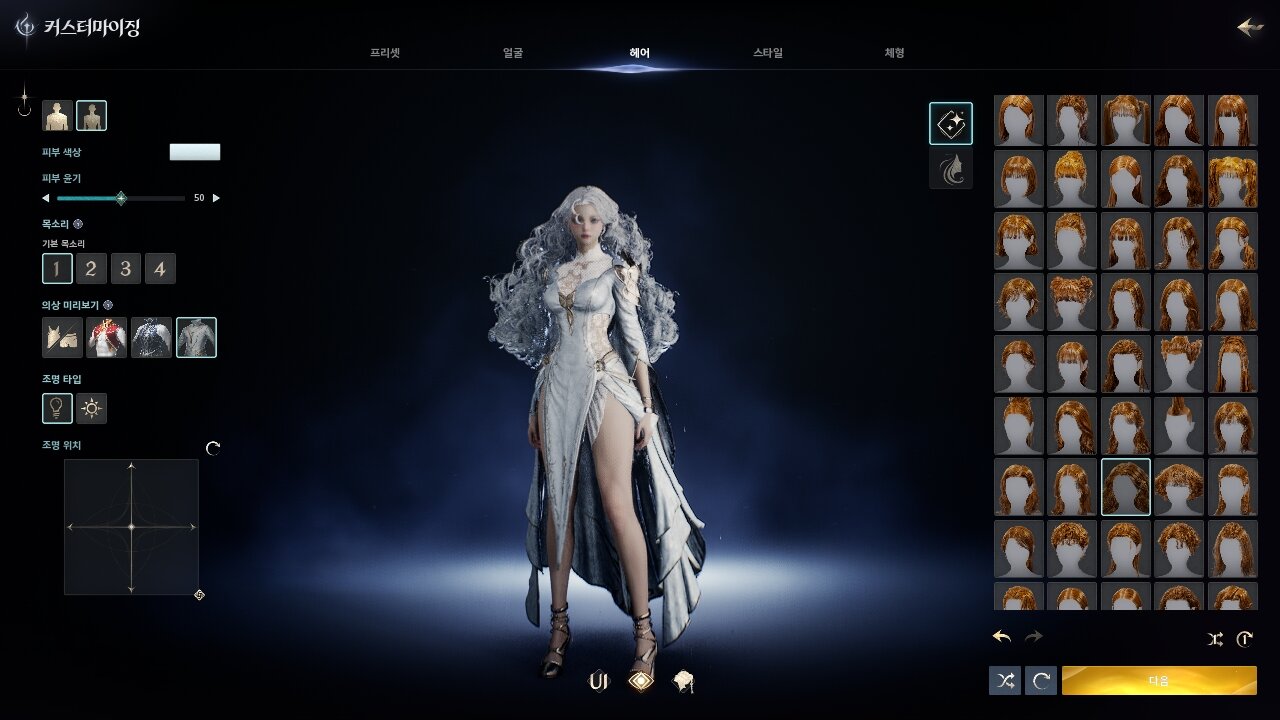Undo the last hair change
The width and height of the screenshot is (1280, 720).
coord(1002,637)
